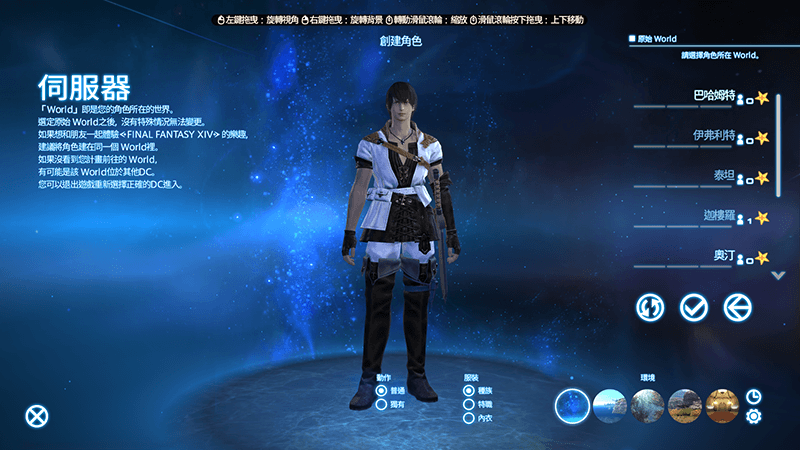Choose the 特職 outfit option
Image resolution: width=800 pixels, height=450 pixels.
coord(470,404)
